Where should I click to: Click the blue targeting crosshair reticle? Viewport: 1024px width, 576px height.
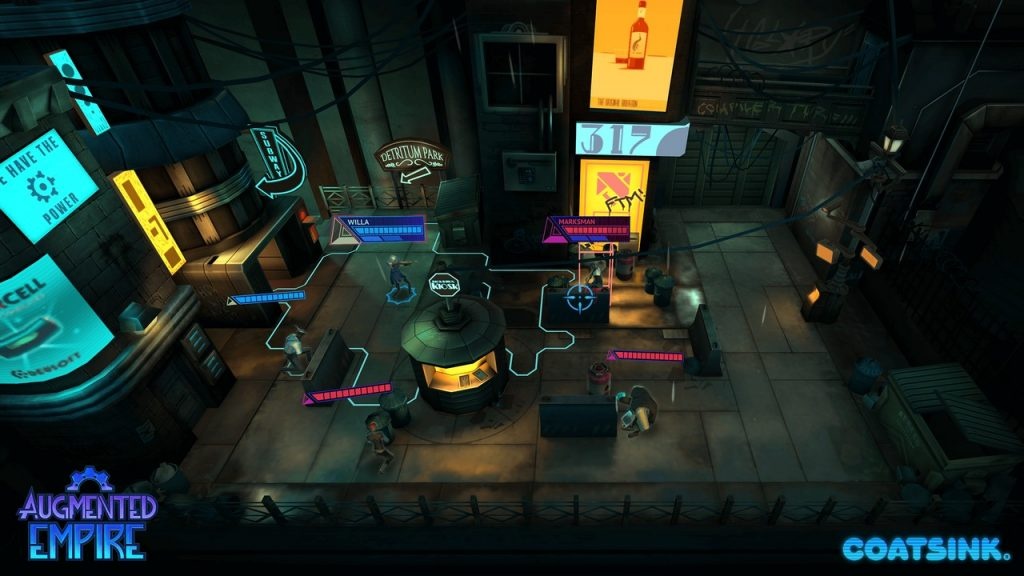point(580,298)
